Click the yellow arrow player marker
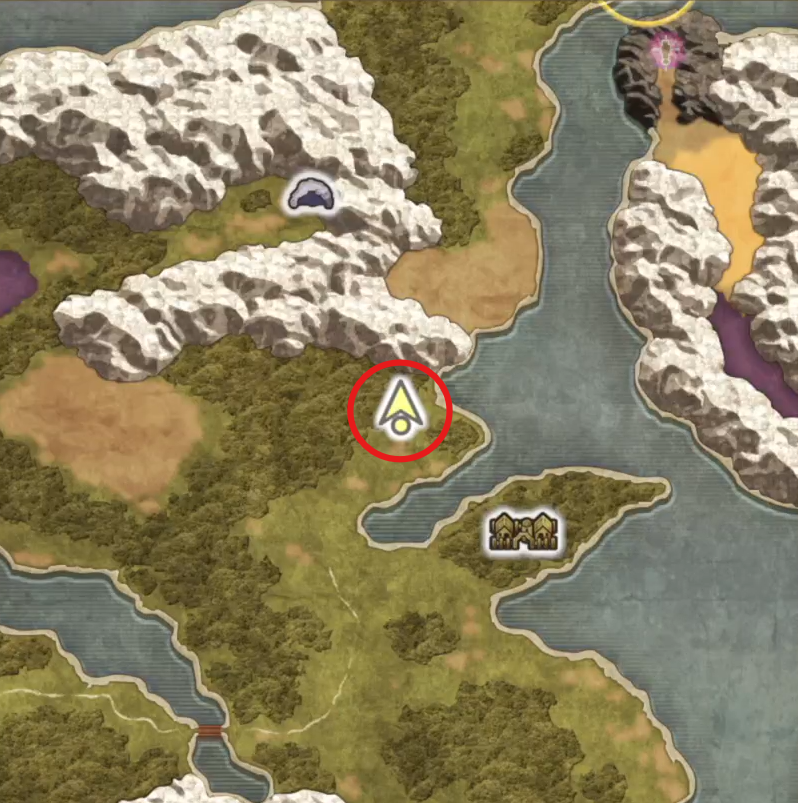The height and width of the screenshot is (803, 798). (x=399, y=408)
